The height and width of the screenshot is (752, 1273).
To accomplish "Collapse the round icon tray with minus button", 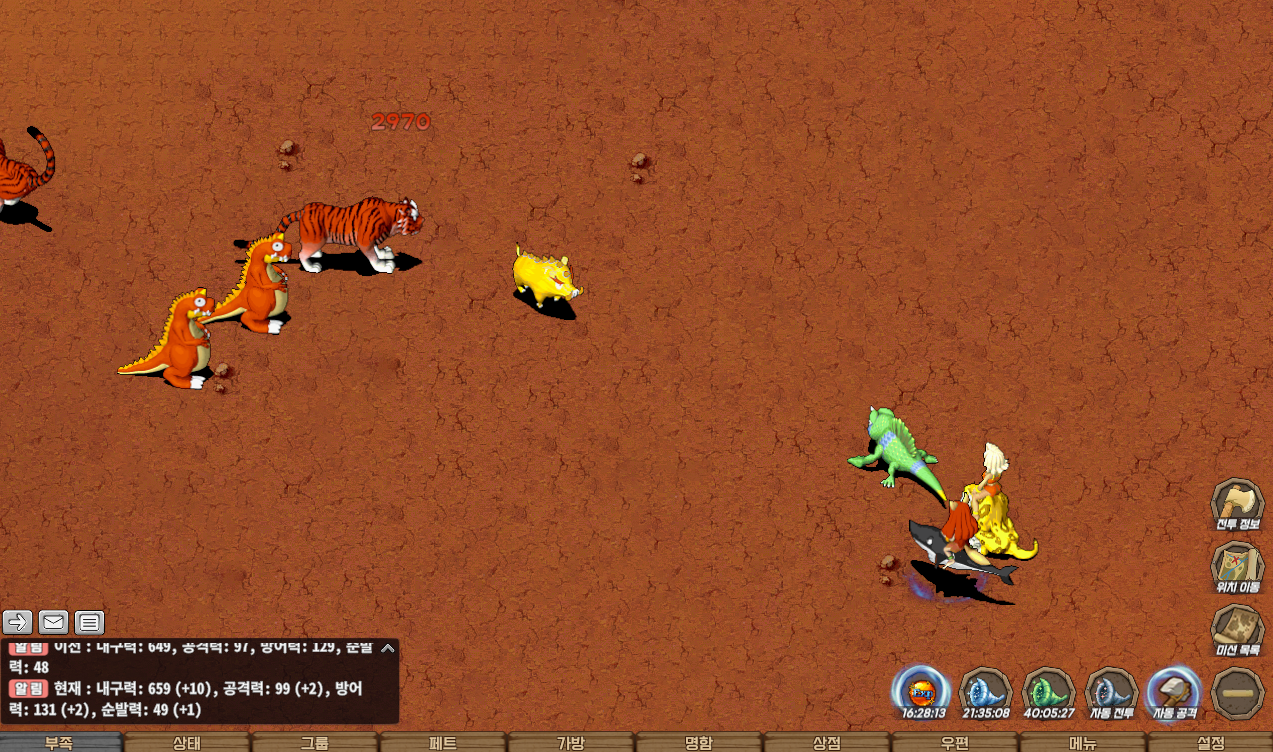I will 1237,692.
